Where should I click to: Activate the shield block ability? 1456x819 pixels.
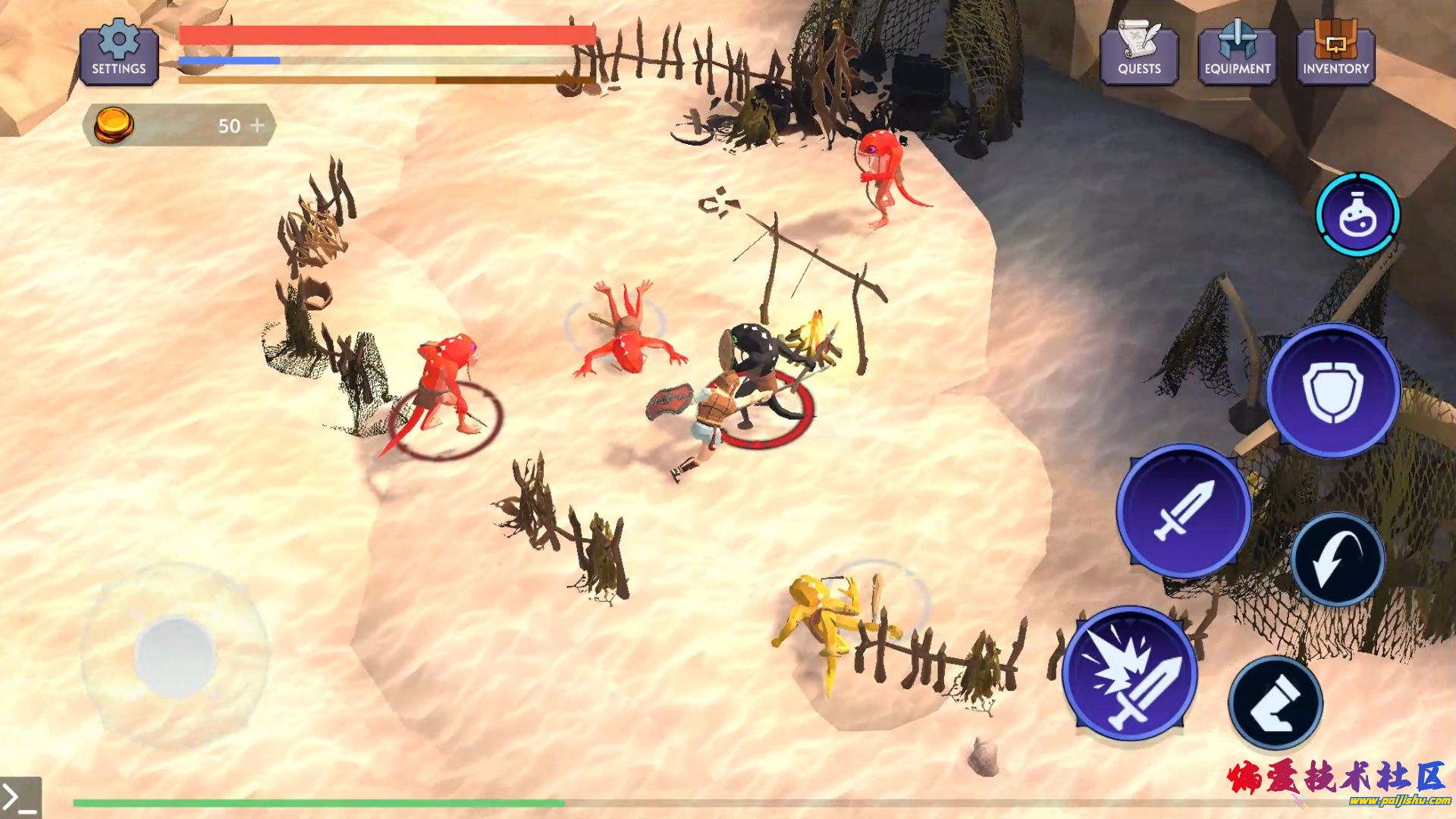tap(1332, 391)
